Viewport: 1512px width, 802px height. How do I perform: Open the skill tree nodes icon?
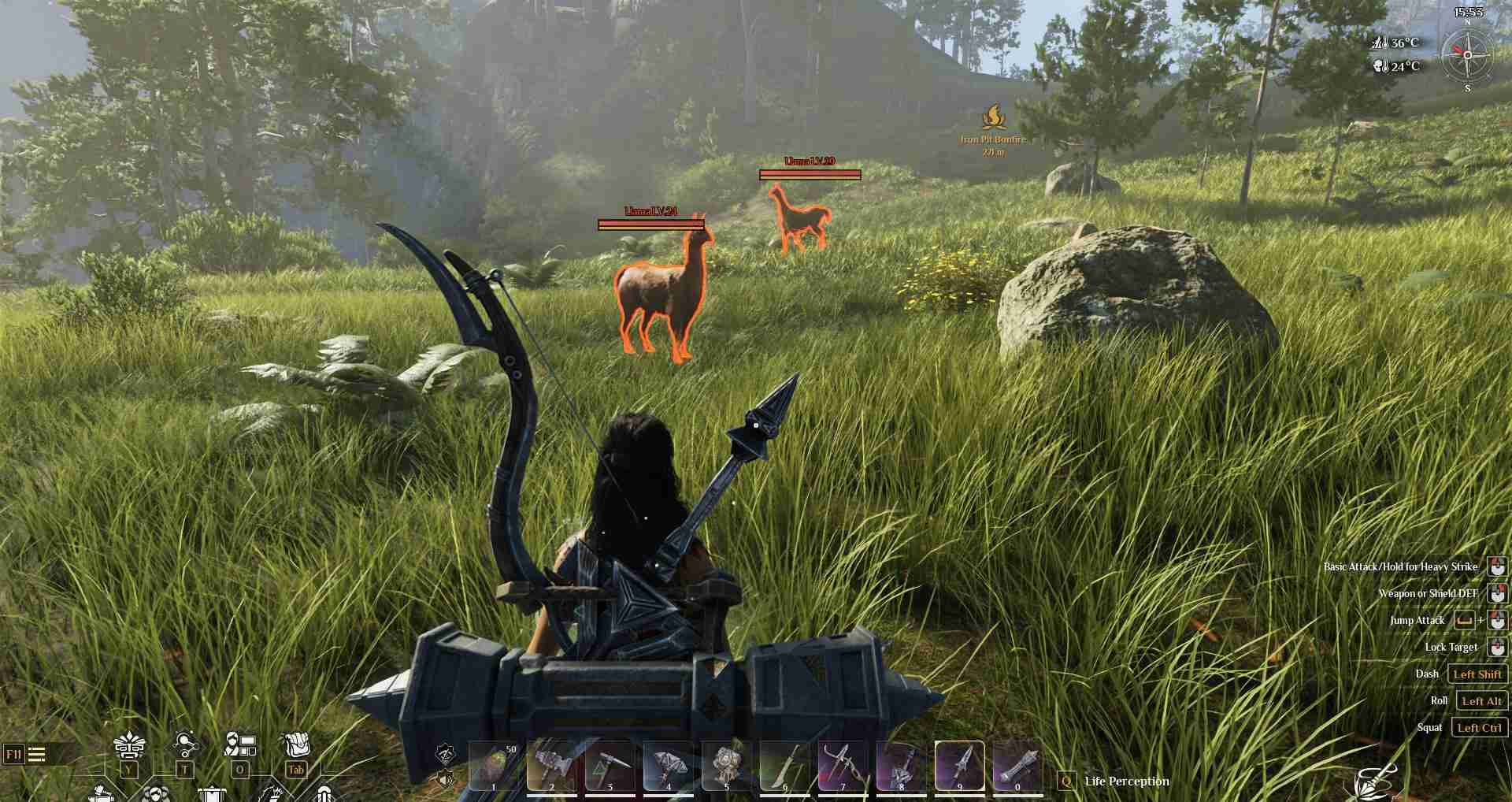click(x=186, y=744)
